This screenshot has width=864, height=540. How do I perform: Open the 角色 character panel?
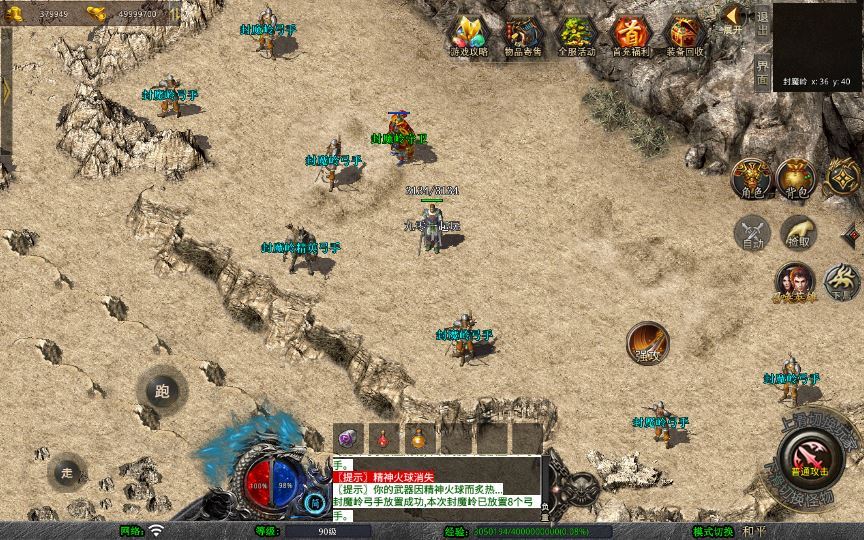pyautogui.click(x=751, y=177)
